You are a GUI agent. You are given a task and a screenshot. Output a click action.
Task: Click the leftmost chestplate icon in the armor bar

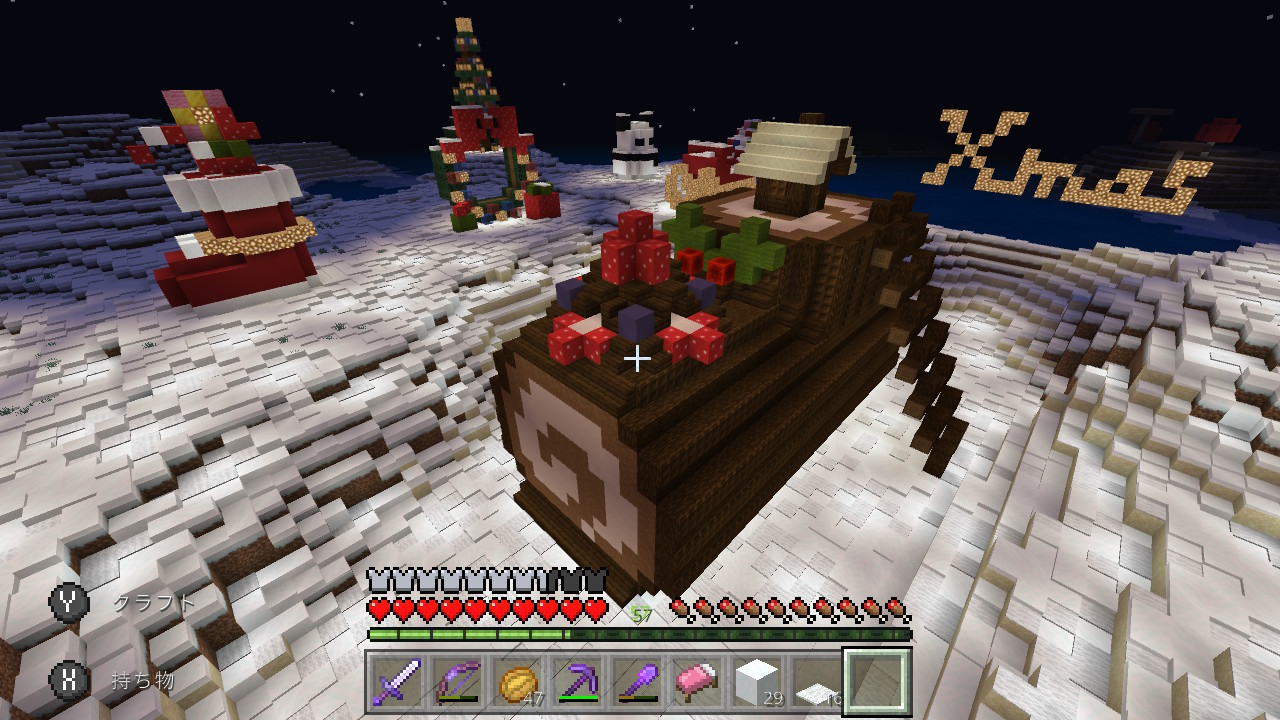376,577
